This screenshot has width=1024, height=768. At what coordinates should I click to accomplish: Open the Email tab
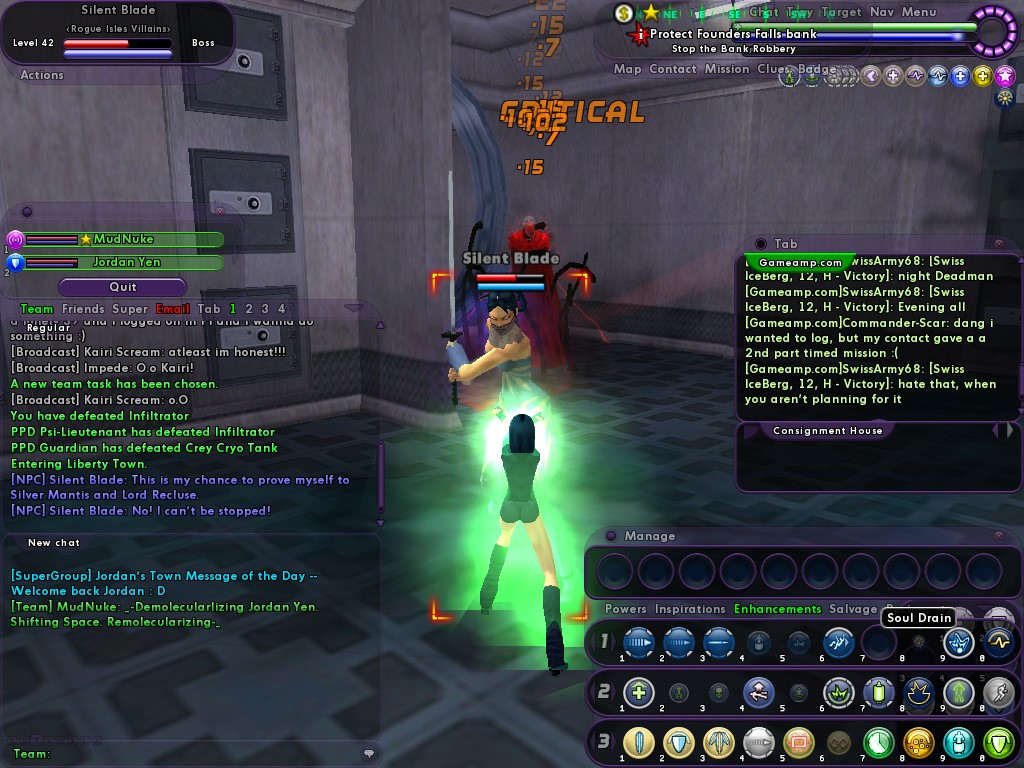(x=172, y=309)
